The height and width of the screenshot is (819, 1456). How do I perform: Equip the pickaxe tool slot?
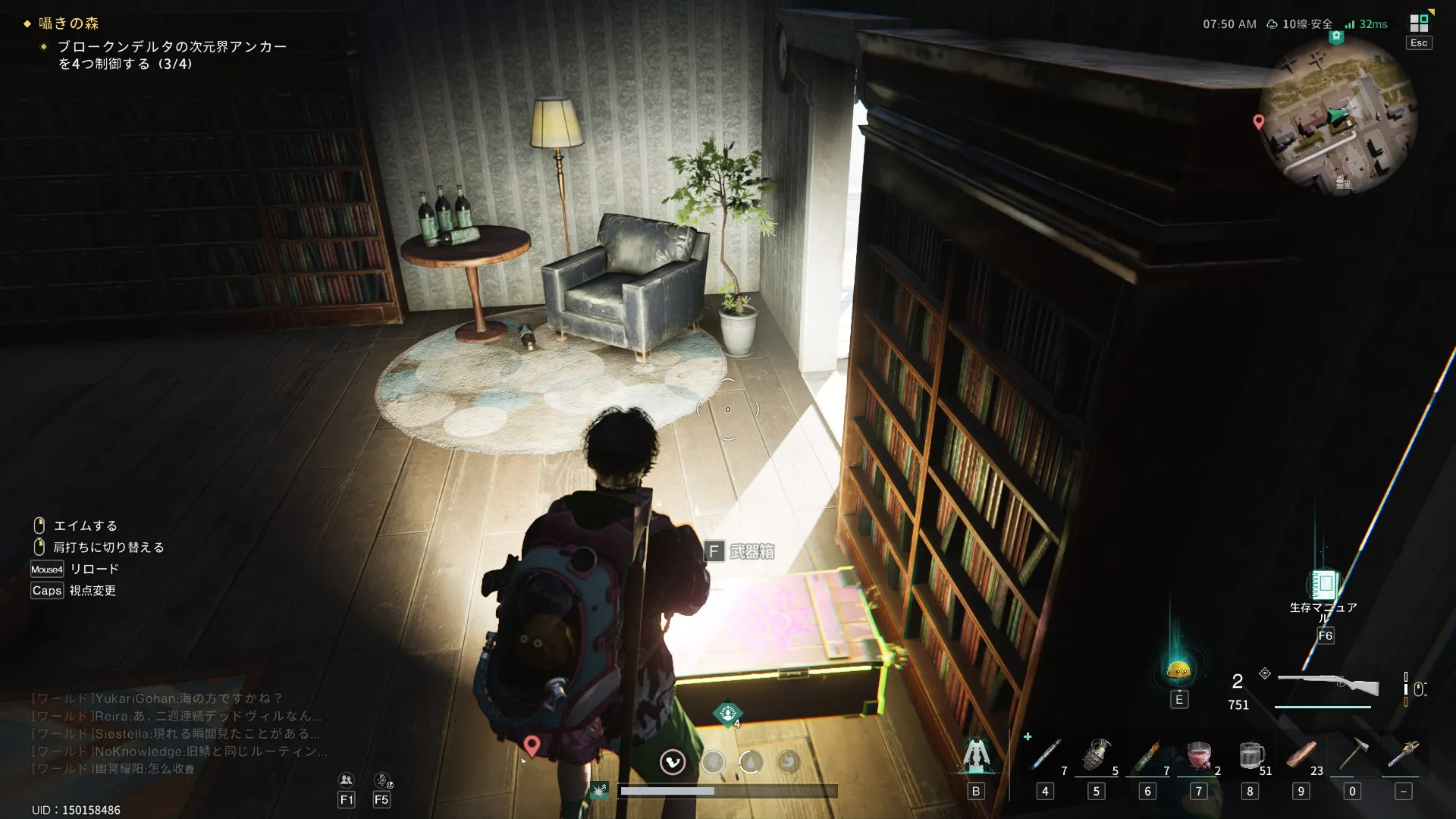1352,755
